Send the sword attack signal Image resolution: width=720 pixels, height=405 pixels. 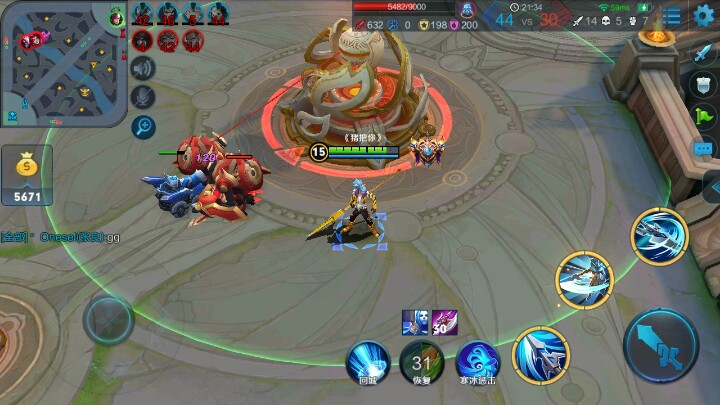click(703, 54)
